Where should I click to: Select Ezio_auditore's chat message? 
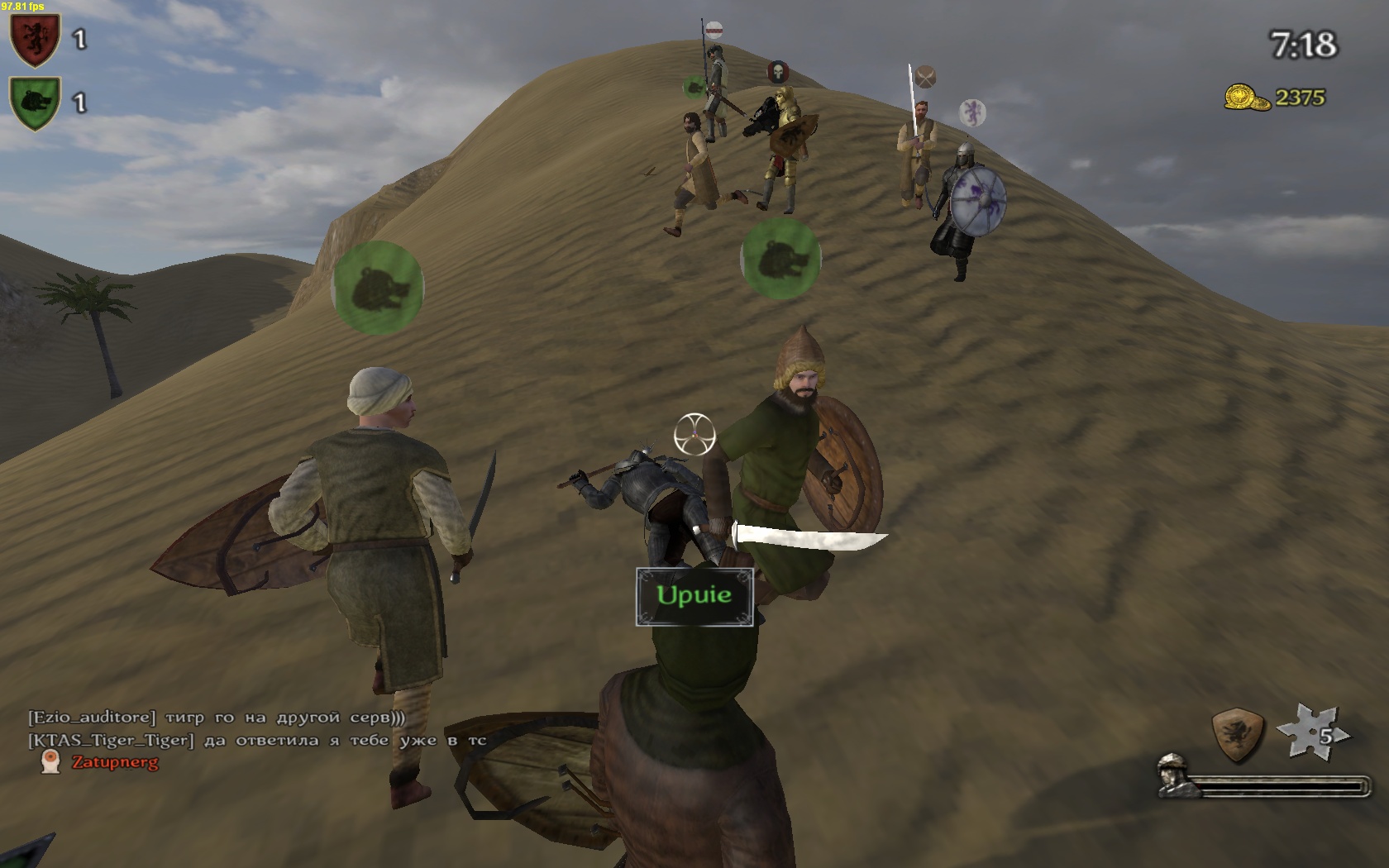point(217,718)
